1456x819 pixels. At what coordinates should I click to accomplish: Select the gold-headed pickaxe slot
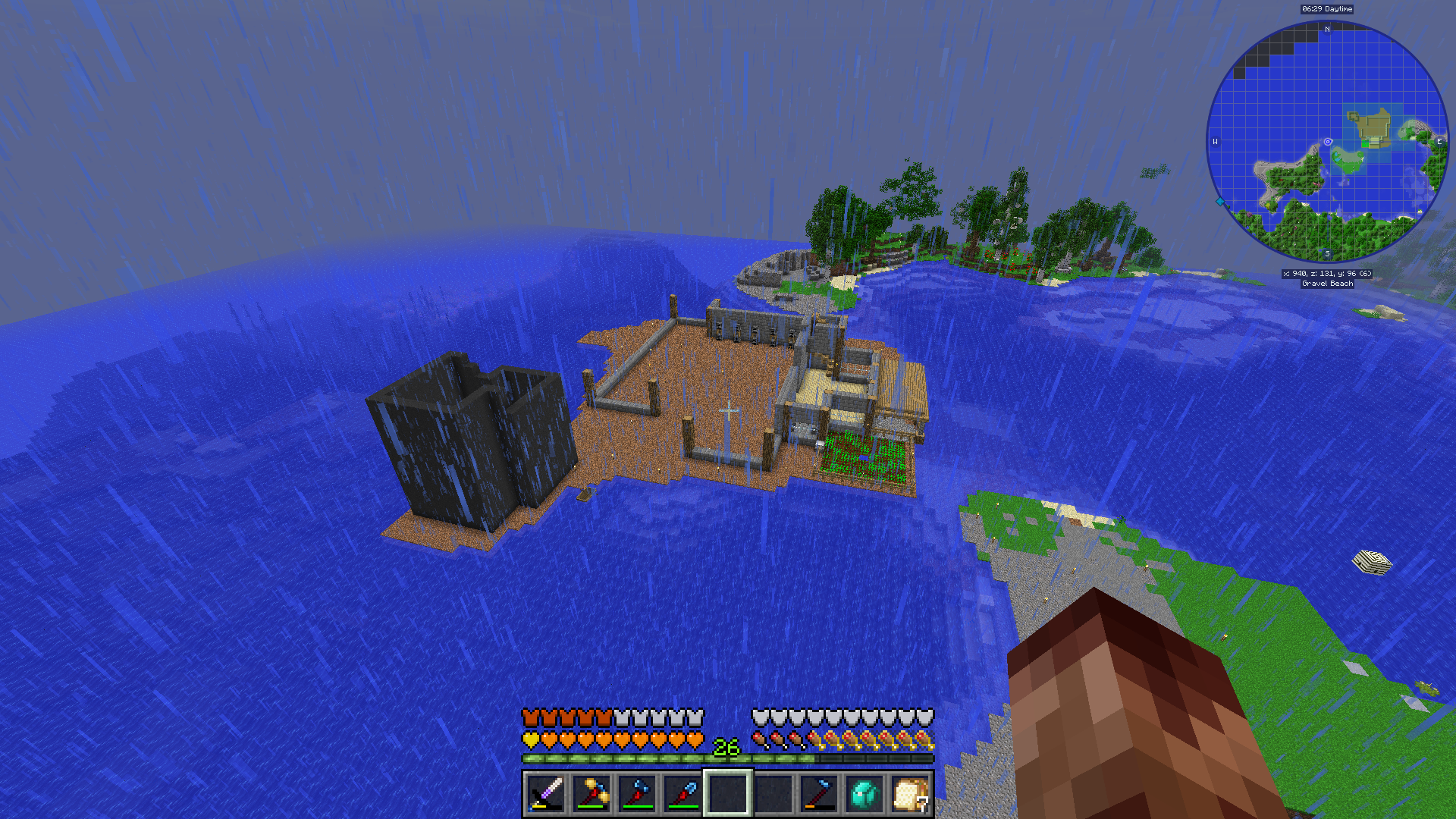(591, 794)
